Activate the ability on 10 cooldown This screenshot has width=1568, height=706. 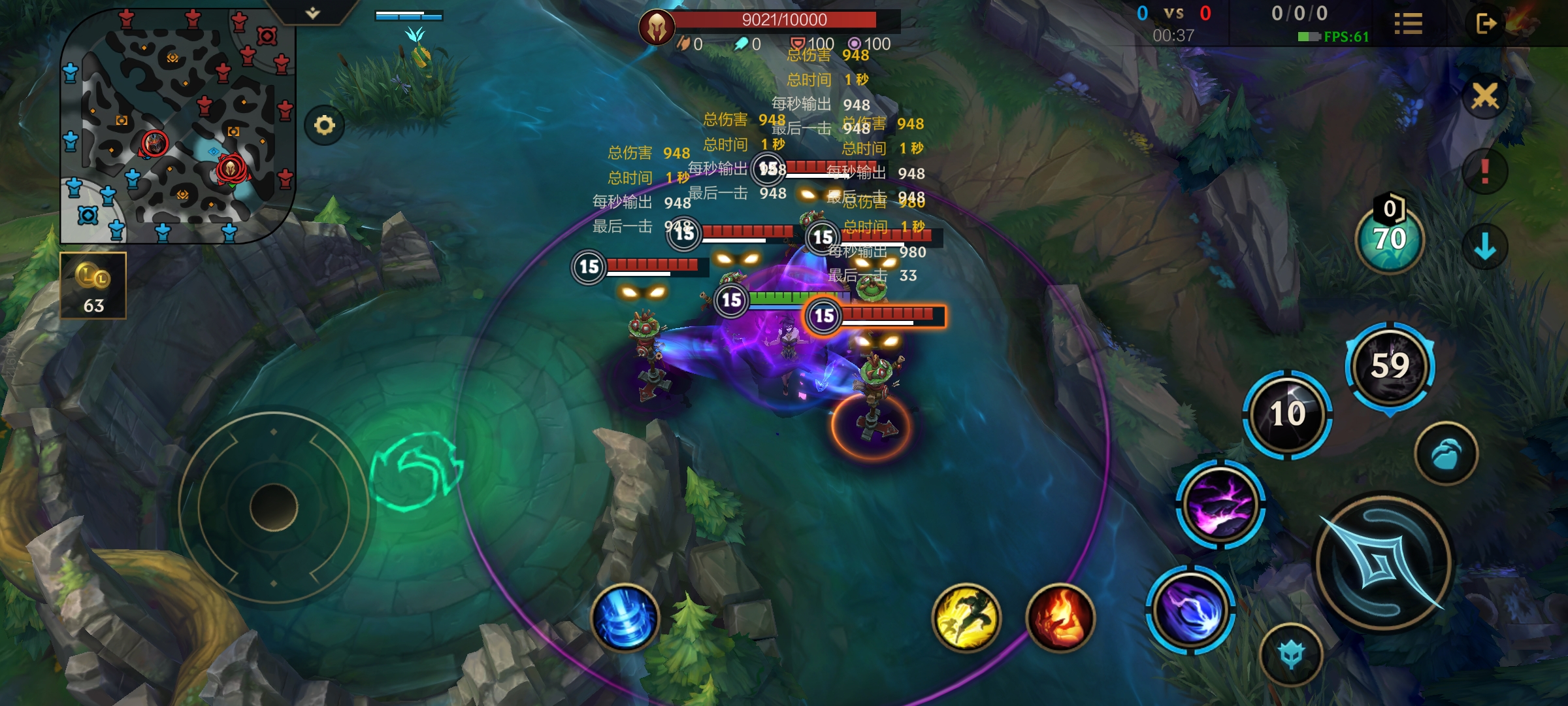pos(1287,414)
